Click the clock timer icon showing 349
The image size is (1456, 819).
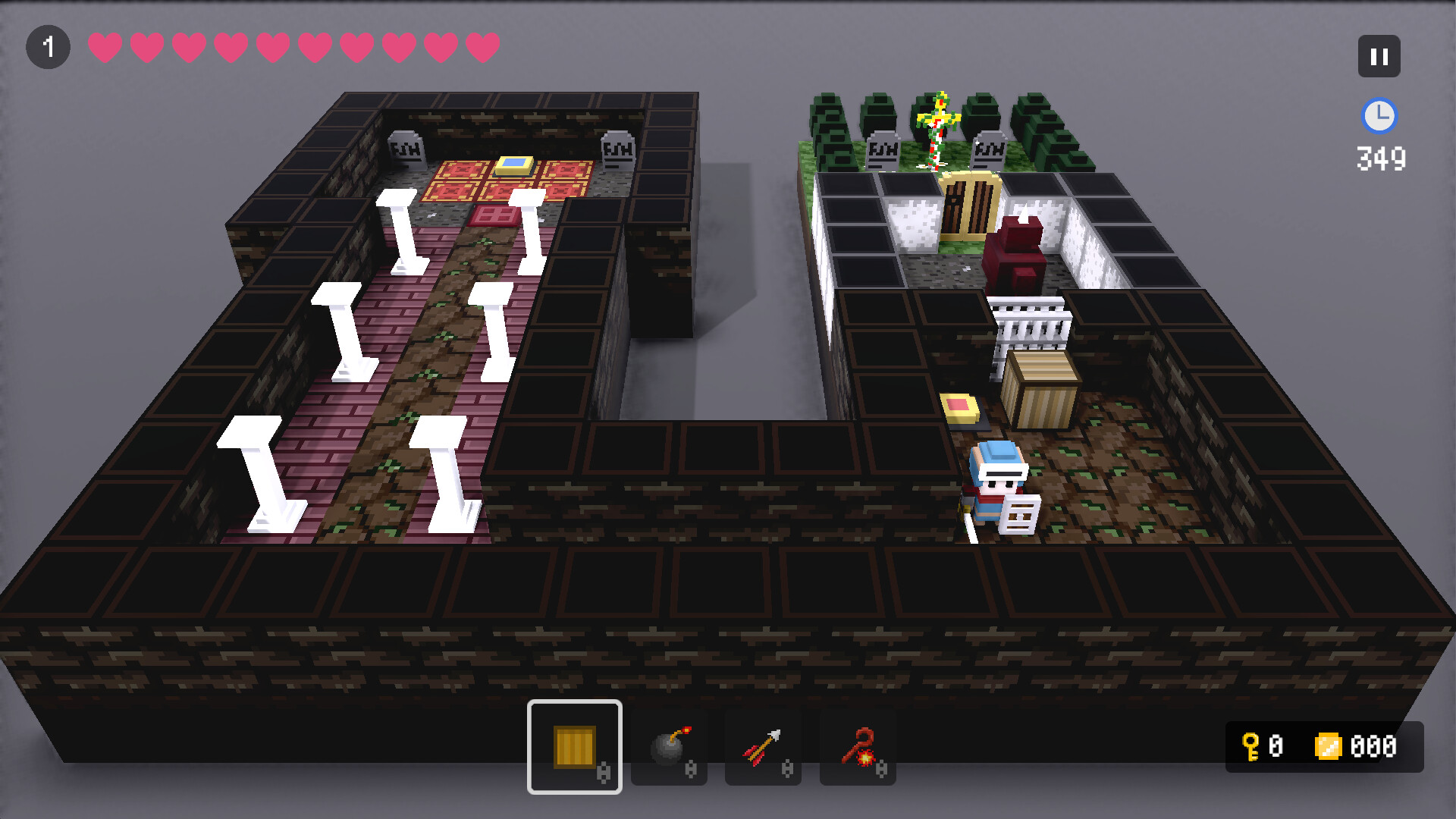coord(1379,117)
